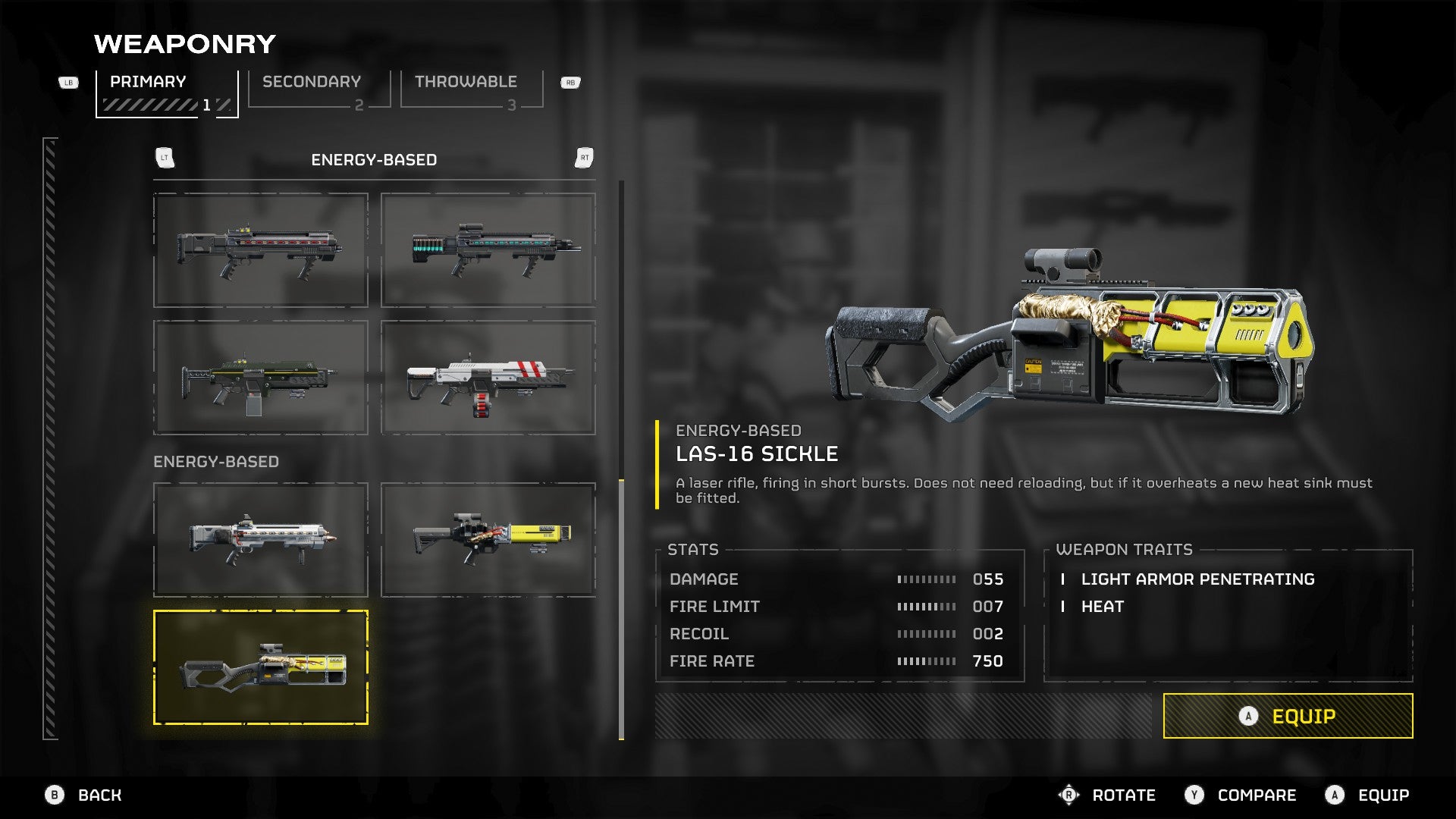Pick the white shotgun with red wiring
This screenshot has height=819, width=1456.
tap(261, 539)
